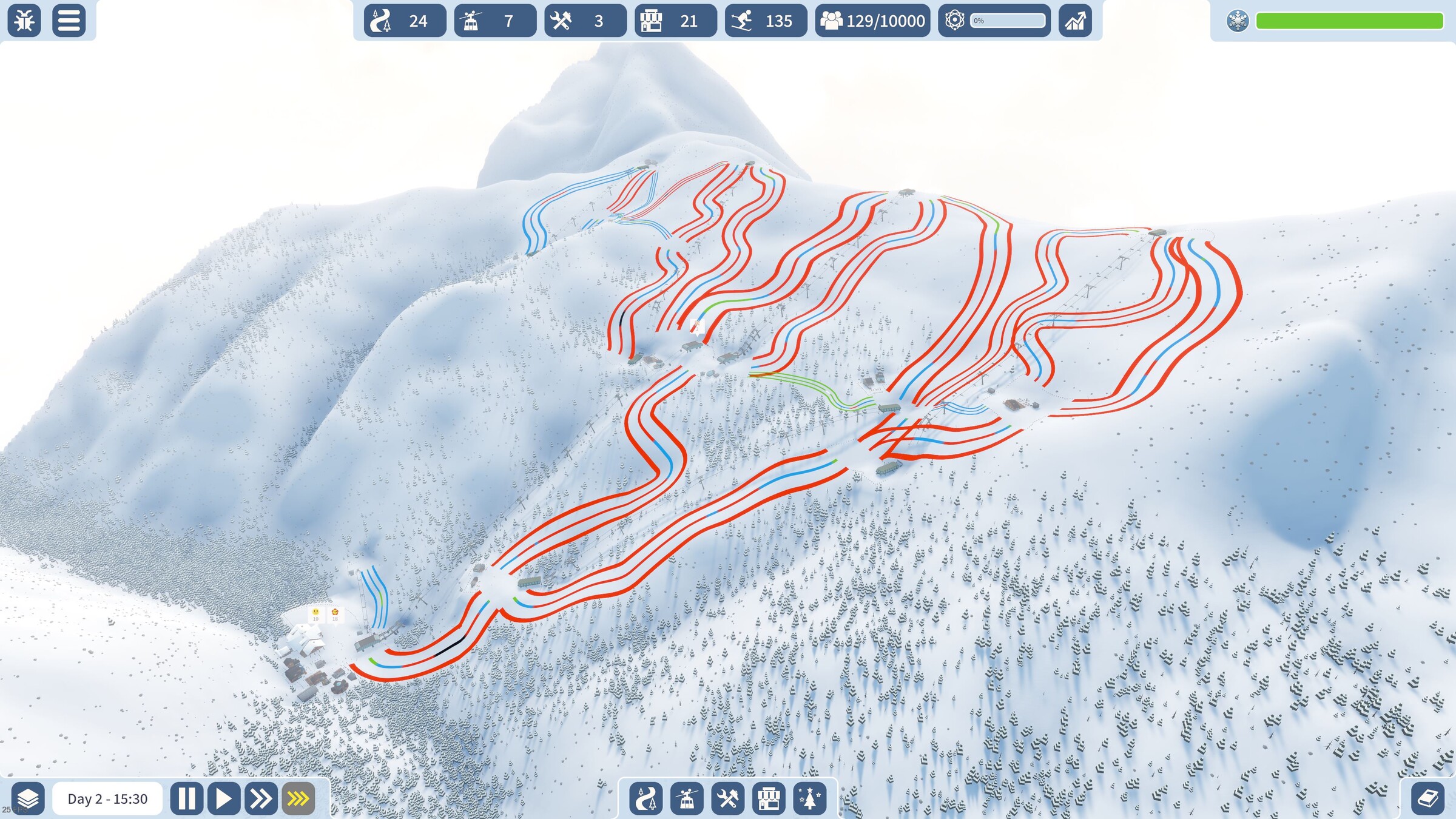Choose the piste building tool

(x=645, y=798)
